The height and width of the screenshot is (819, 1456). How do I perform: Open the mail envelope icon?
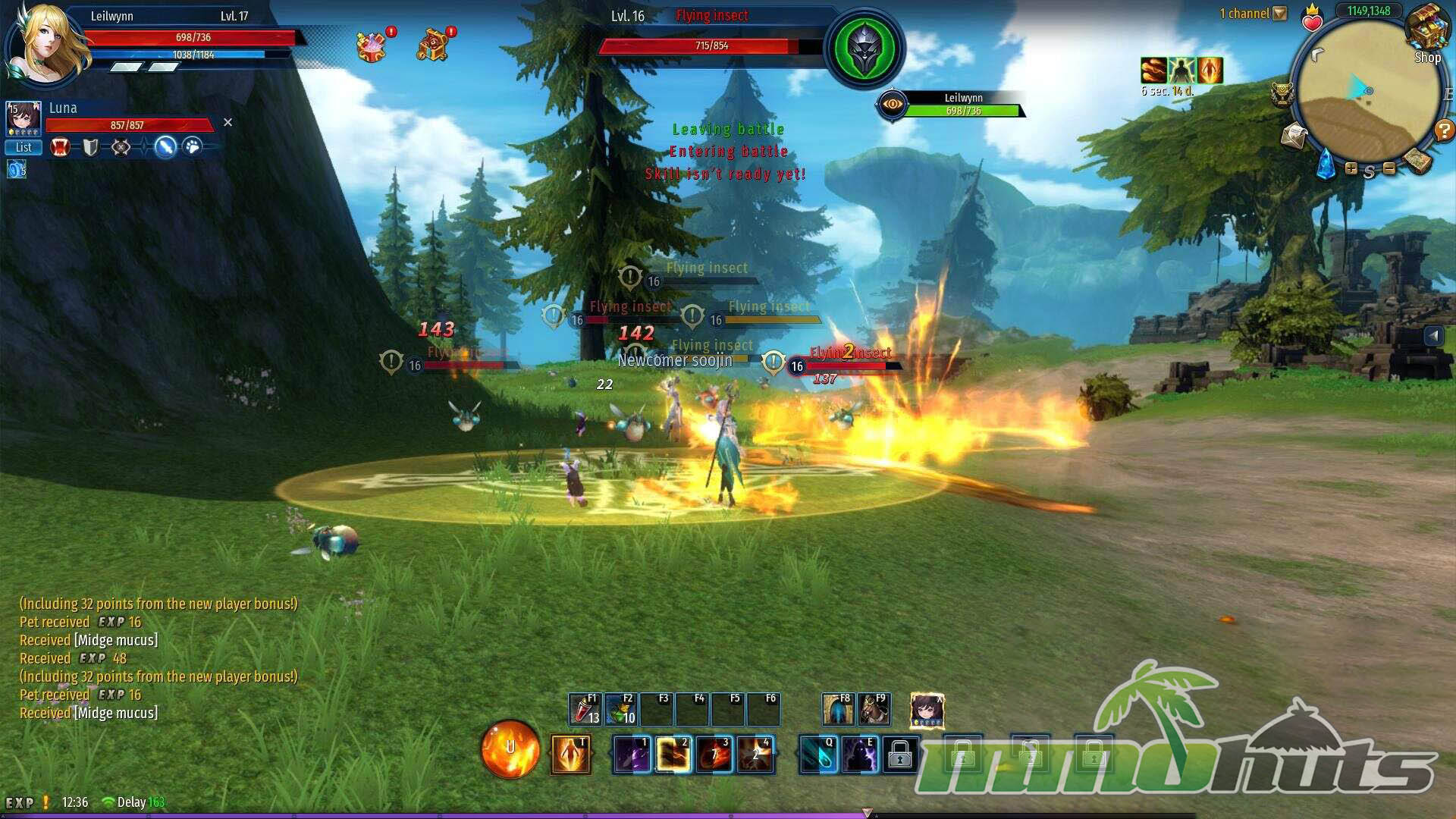tap(1294, 136)
